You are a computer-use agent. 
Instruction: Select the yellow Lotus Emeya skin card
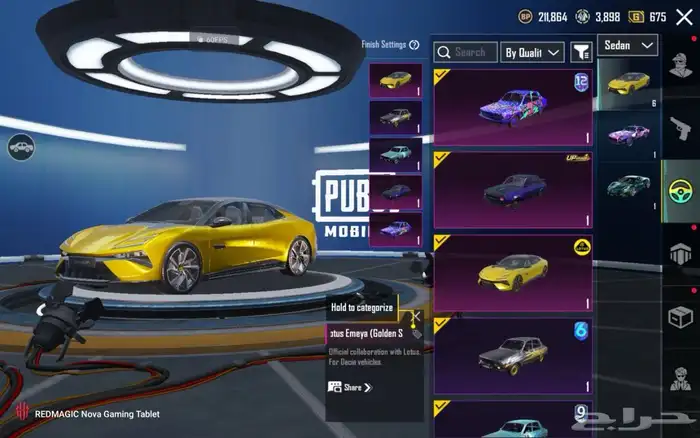pyautogui.click(x=513, y=273)
